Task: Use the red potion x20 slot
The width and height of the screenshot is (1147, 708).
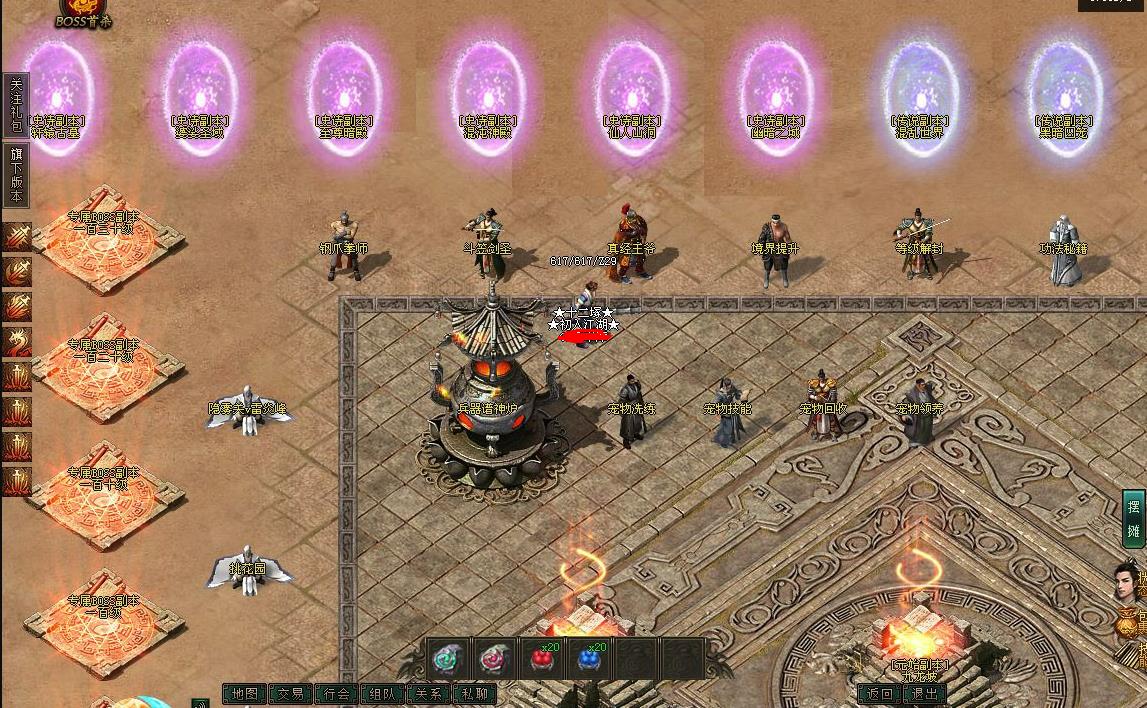Action: pyautogui.click(x=542, y=659)
